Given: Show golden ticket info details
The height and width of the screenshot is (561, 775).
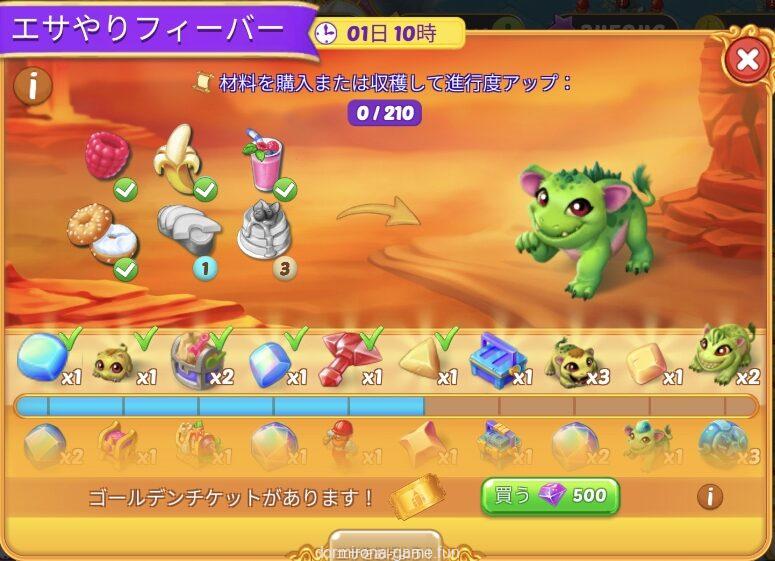Looking at the screenshot, I should tap(710, 495).
